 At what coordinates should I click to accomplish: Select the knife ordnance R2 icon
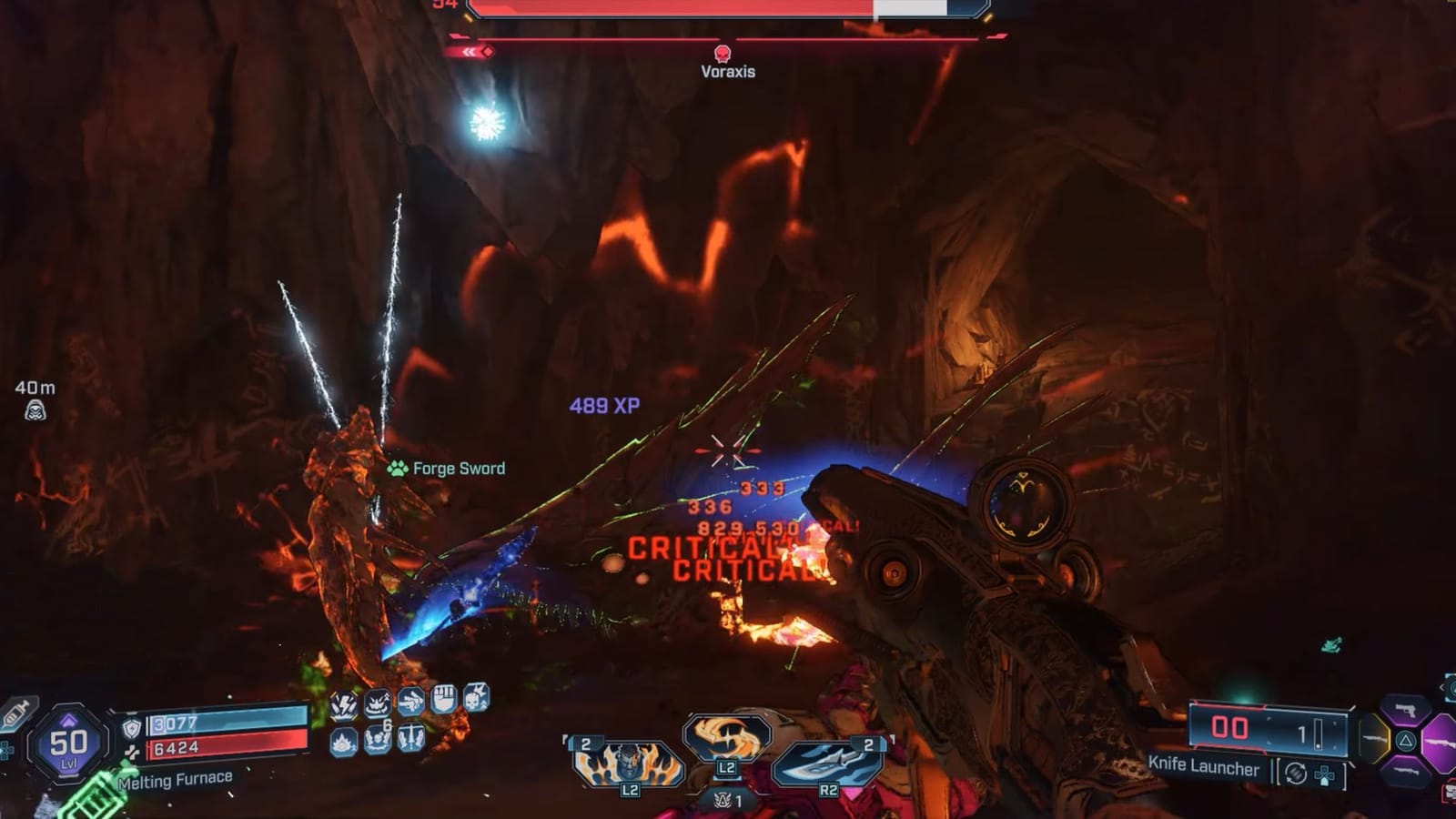pos(824,760)
